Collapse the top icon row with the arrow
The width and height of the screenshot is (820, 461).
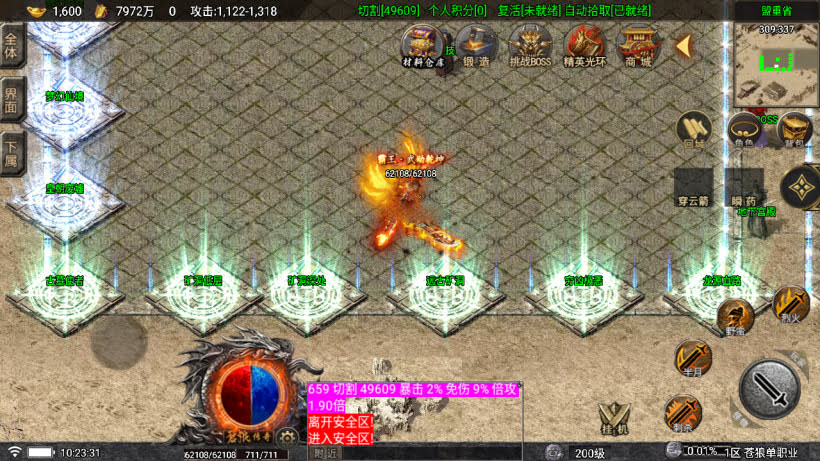(x=686, y=46)
